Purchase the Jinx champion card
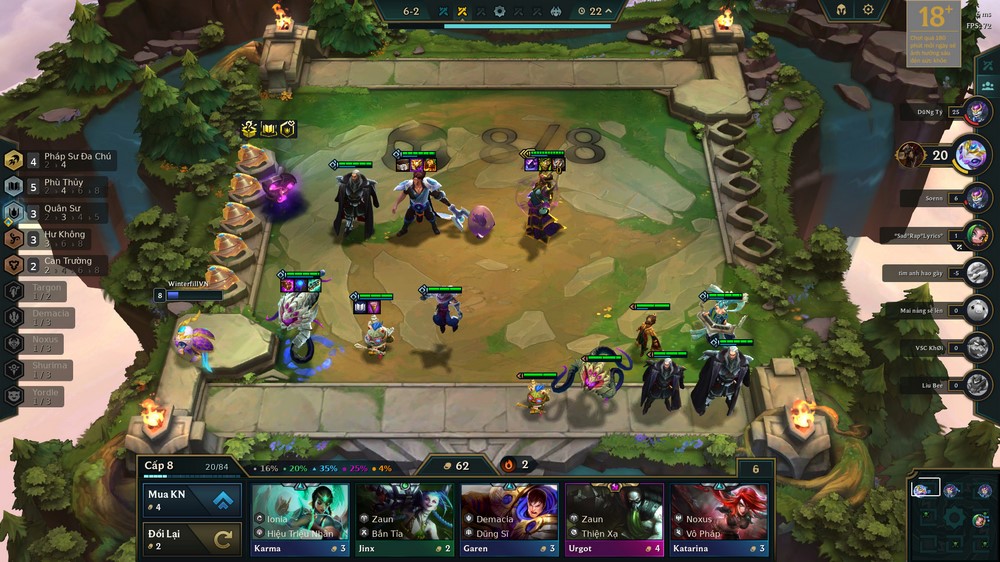 tap(405, 518)
